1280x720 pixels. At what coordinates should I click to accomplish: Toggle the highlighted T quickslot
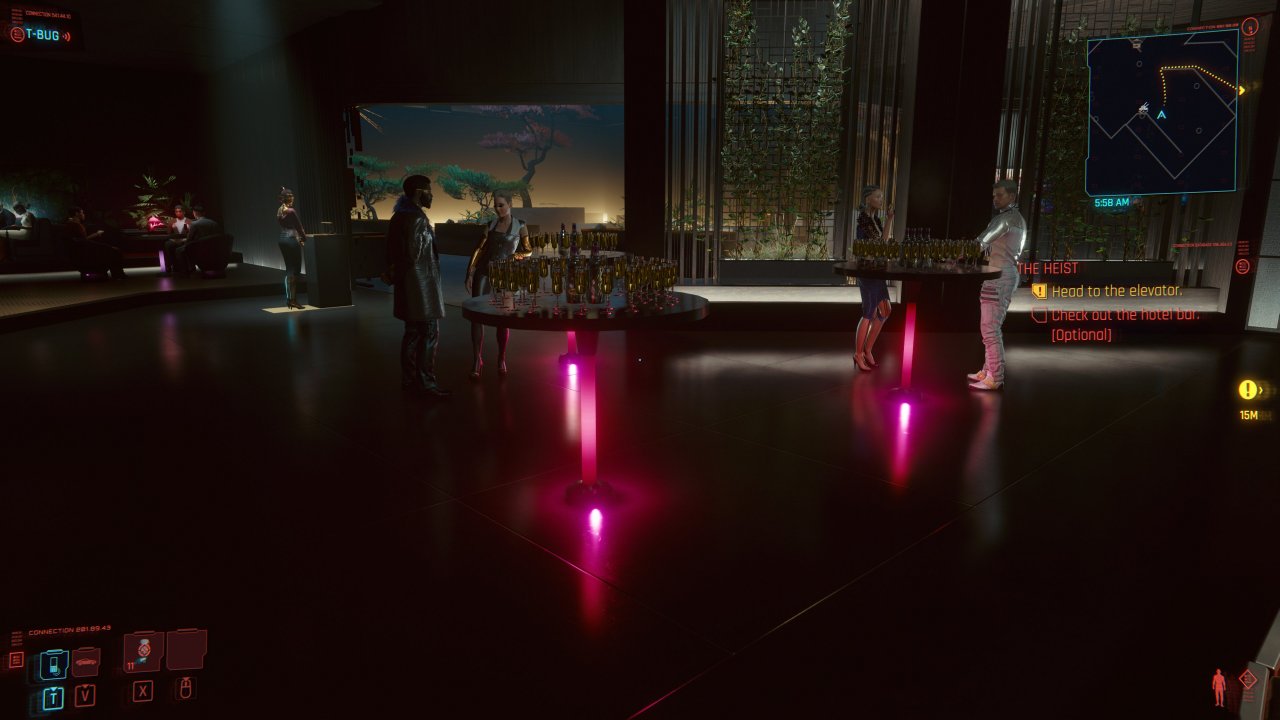pyautogui.click(x=54, y=695)
